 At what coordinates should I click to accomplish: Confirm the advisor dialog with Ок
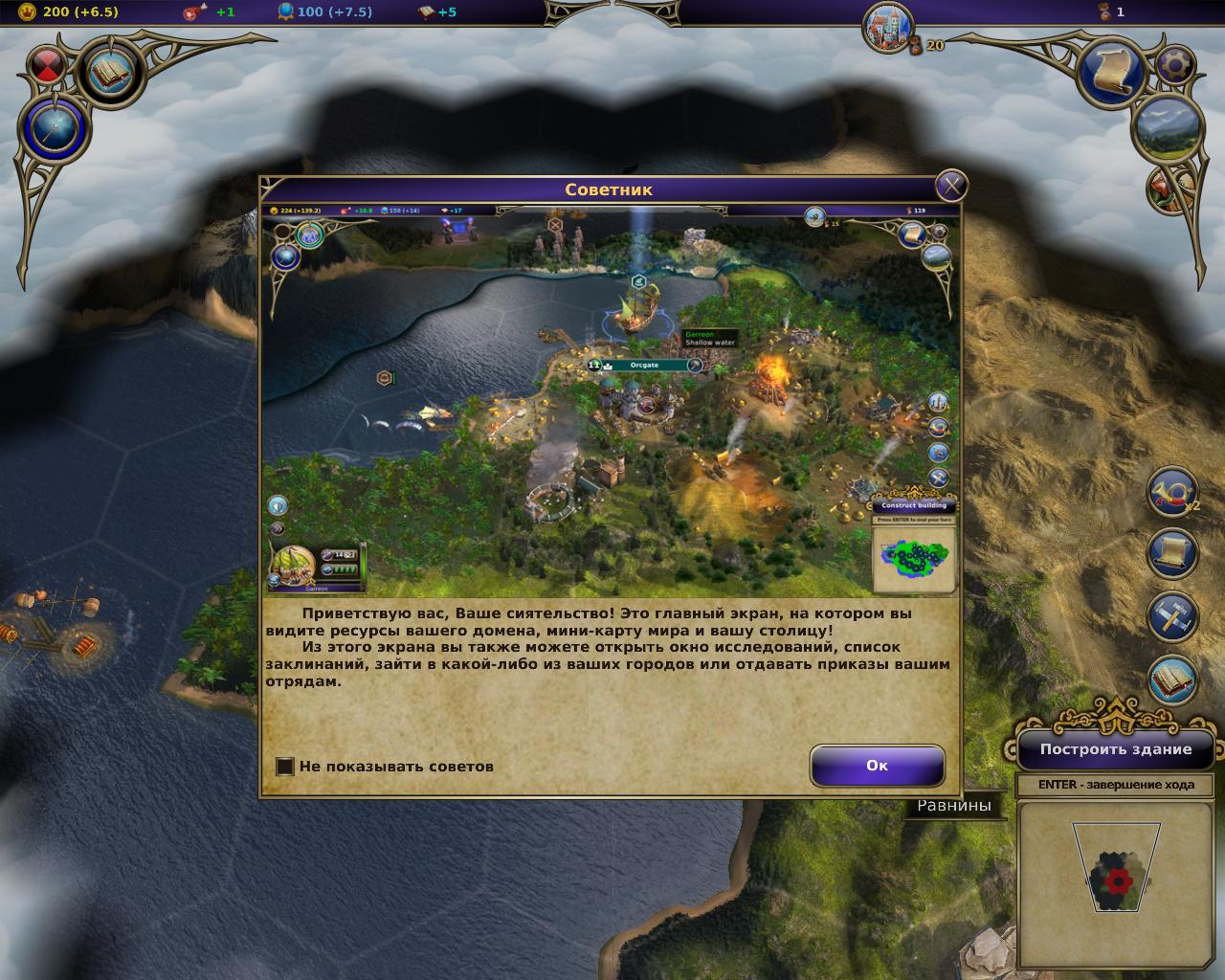877,766
